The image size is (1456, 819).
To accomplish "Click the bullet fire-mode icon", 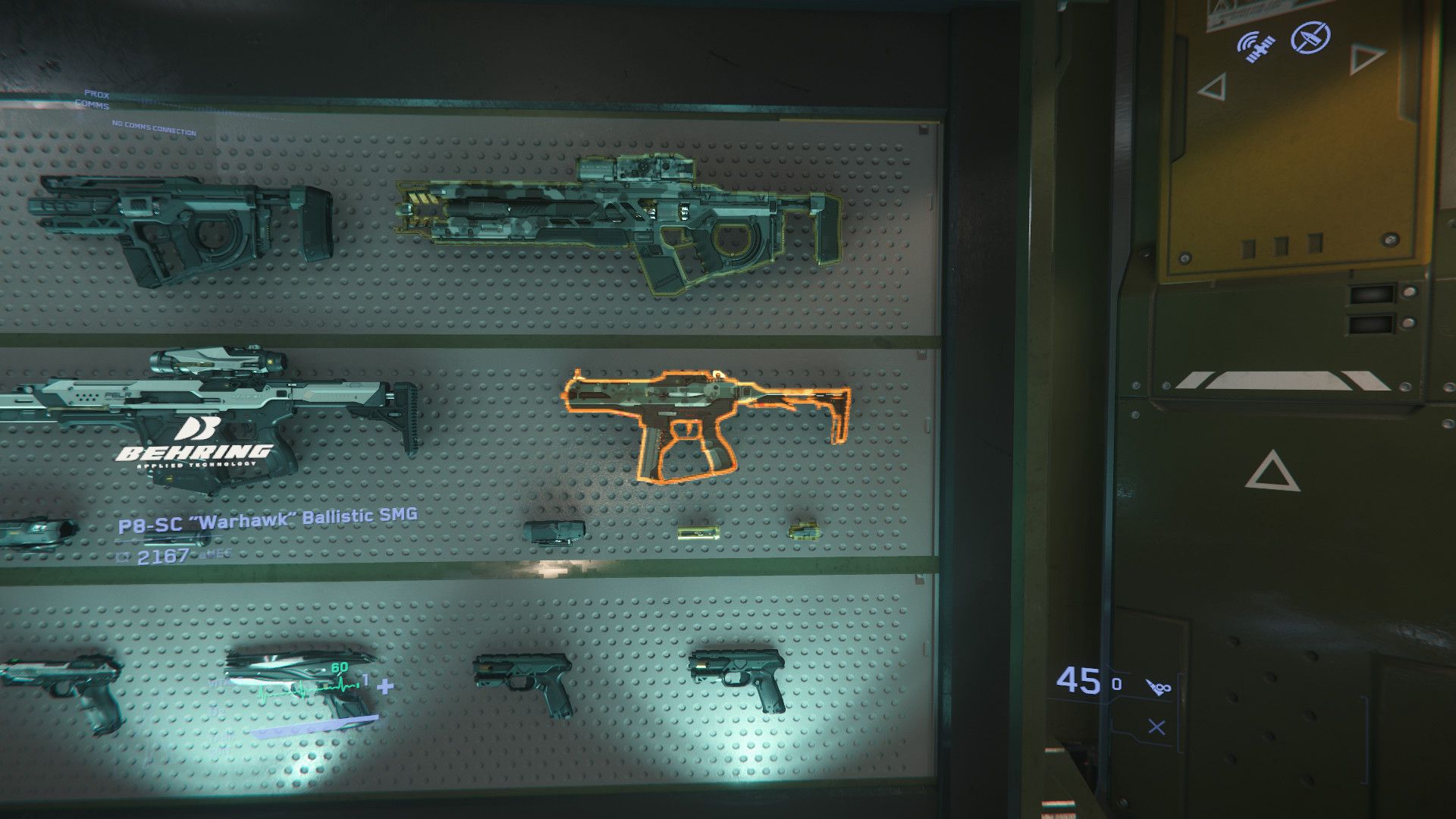I will (x=1158, y=686).
